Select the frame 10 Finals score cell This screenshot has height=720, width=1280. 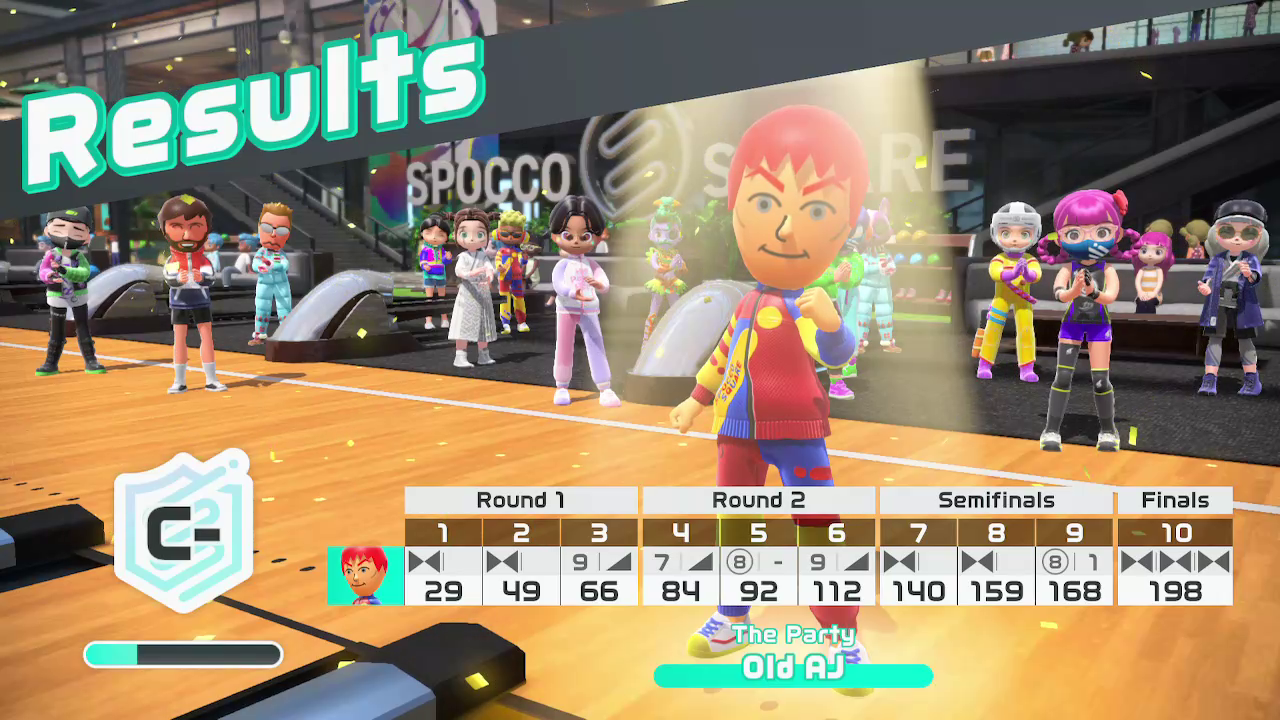click(x=1175, y=576)
